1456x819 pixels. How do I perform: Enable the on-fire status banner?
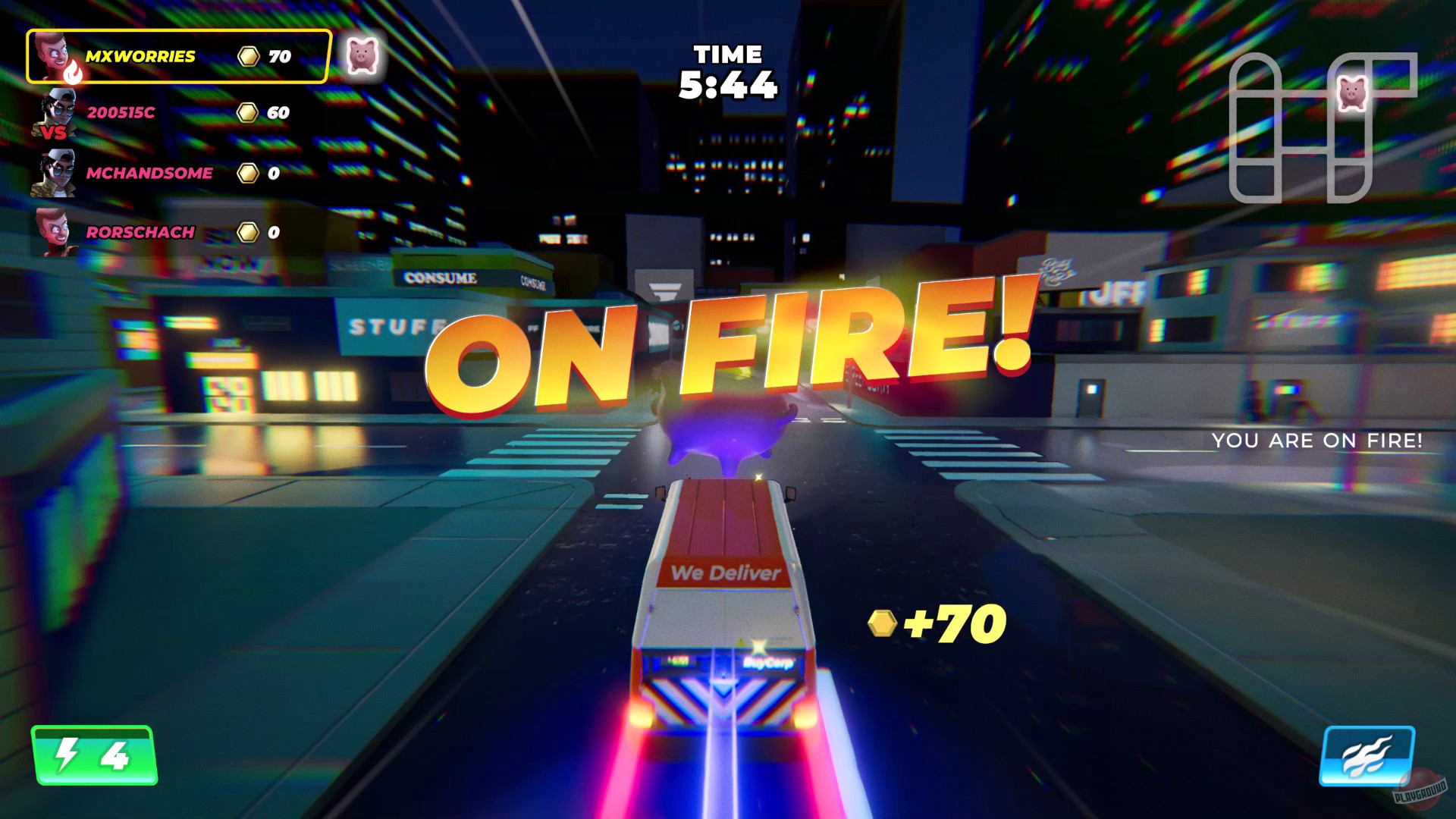(732, 349)
